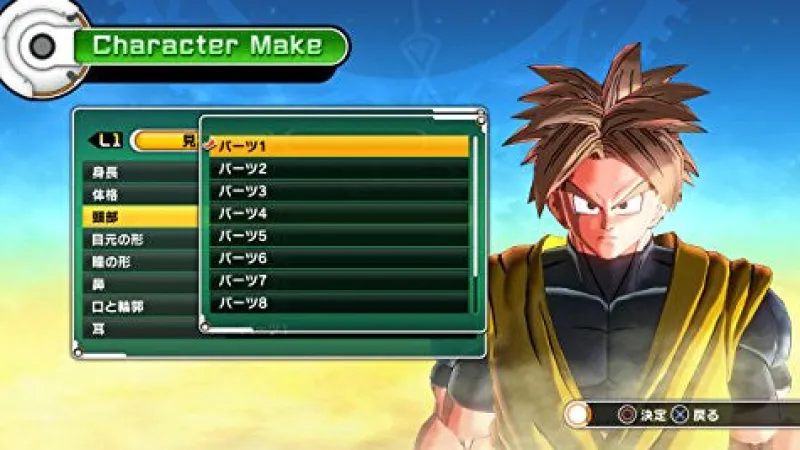The height and width of the screenshot is (450, 800).
Task: Select パーツ4 head part
Action: tap(340, 214)
